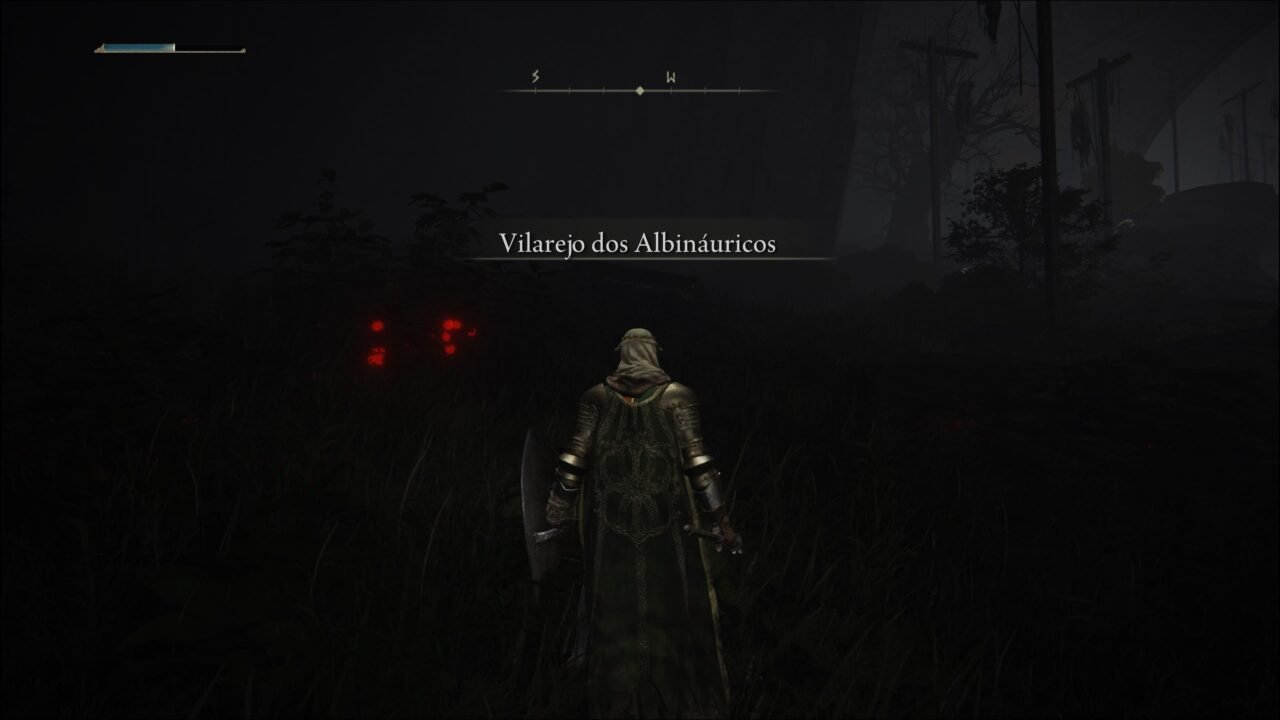Click the character's white head covering
Viewport: 1280px width, 720px height.
coord(638,350)
